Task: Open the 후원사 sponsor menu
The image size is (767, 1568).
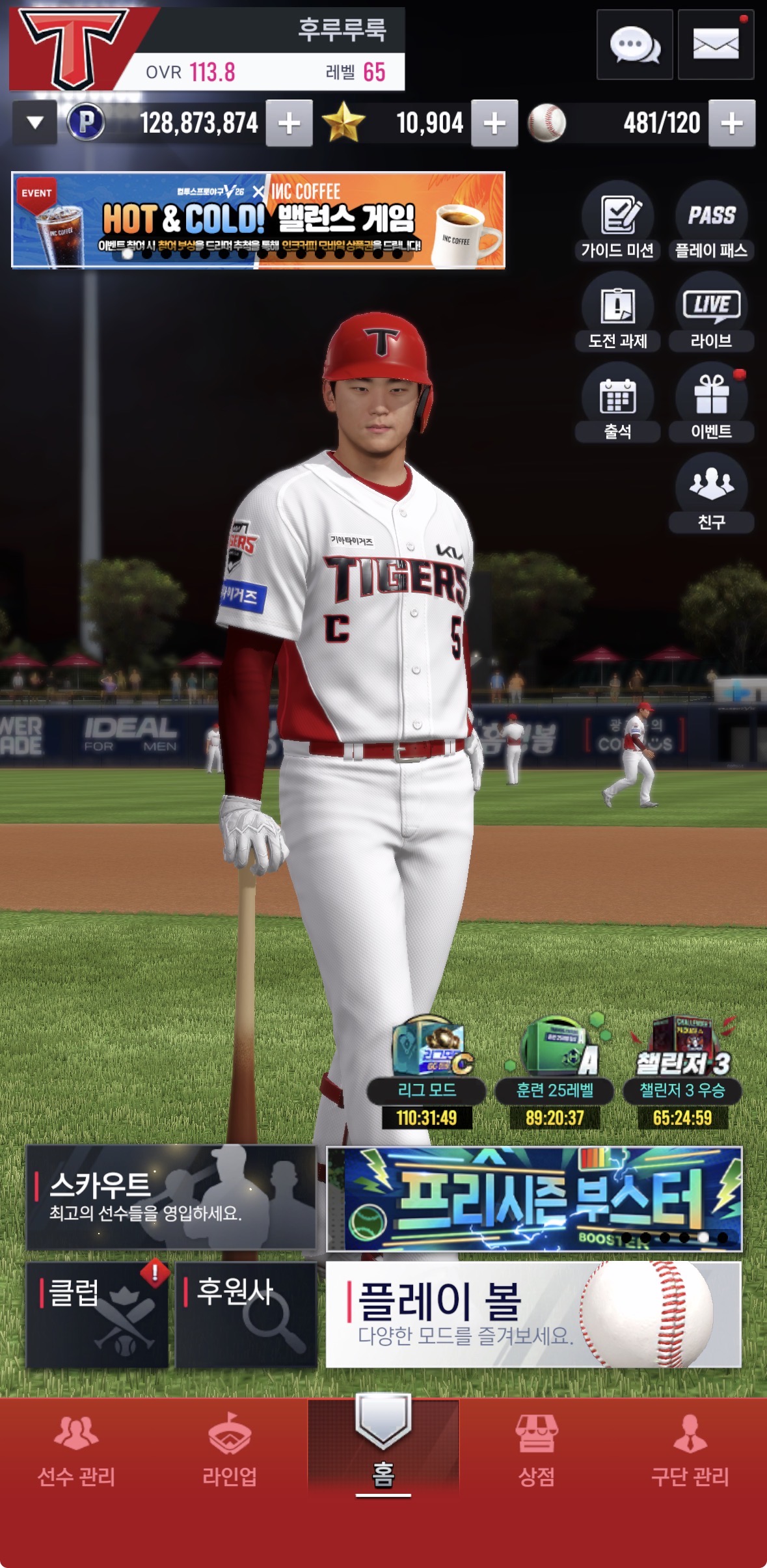Action: [246, 1315]
